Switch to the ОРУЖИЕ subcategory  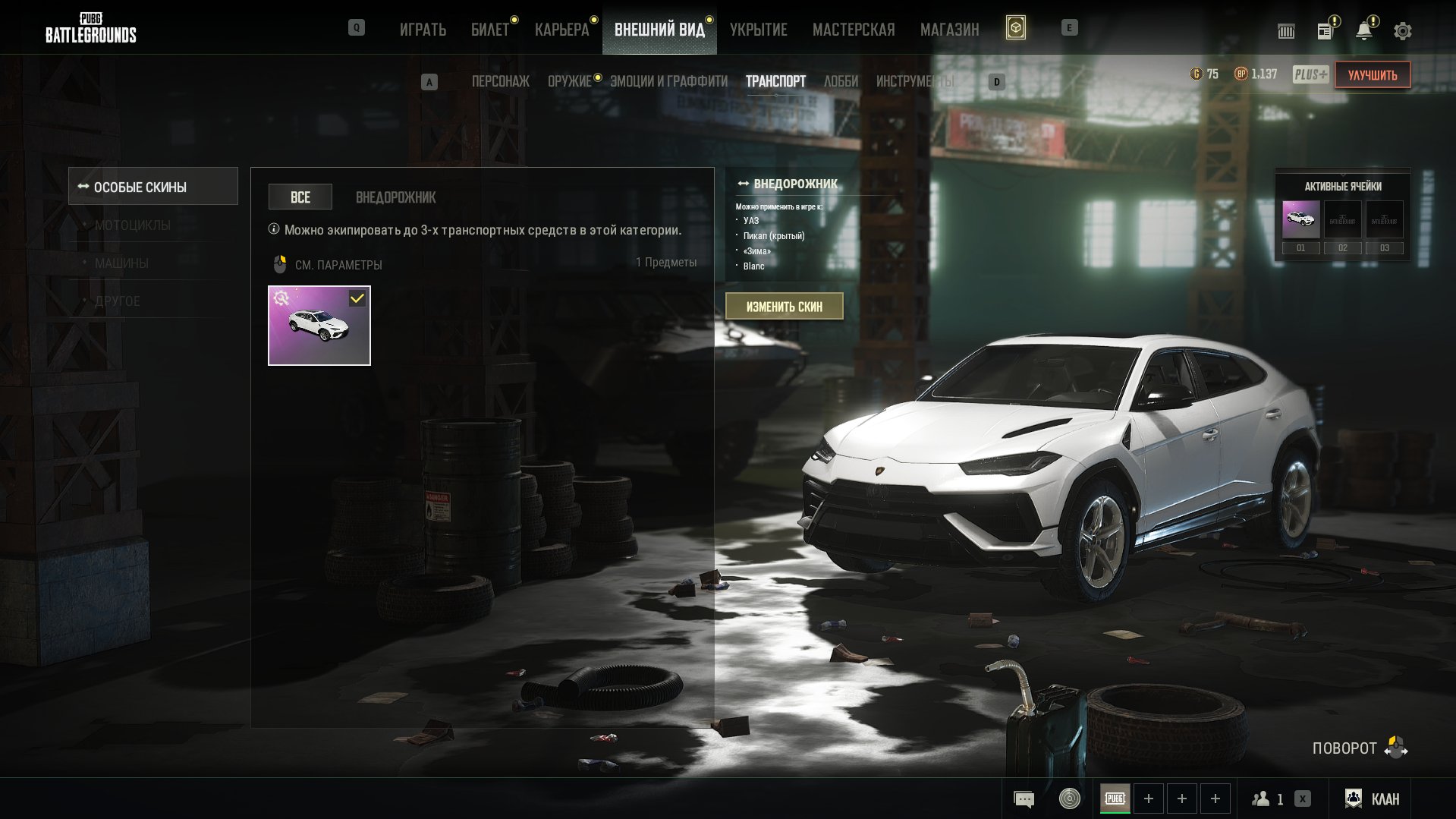[569, 81]
